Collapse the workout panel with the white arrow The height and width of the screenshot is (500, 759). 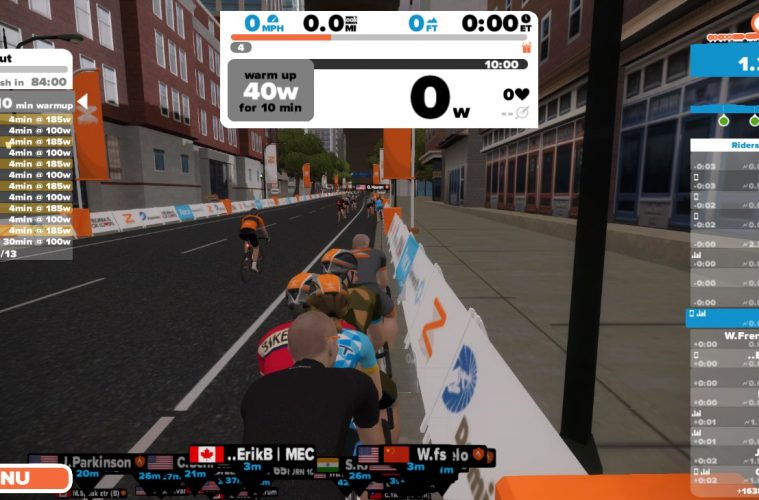(x=82, y=103)
